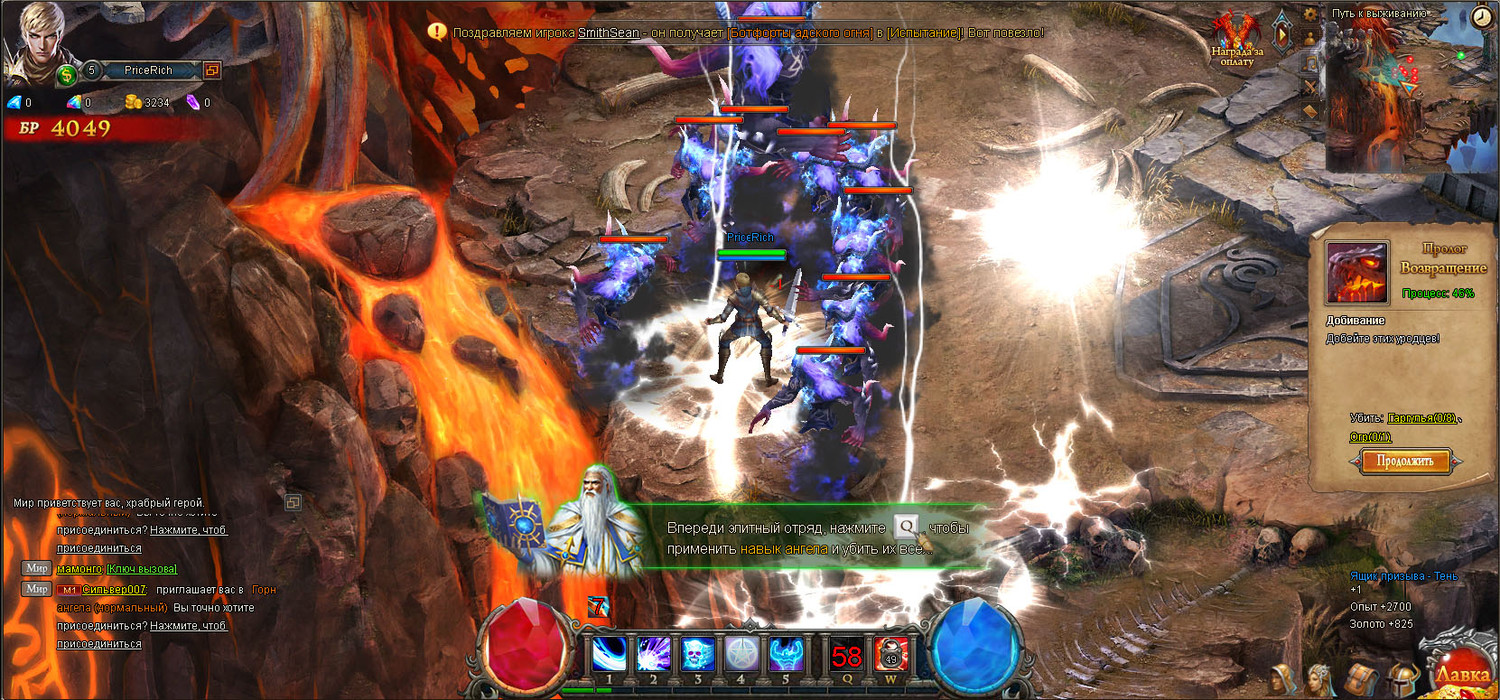Activate the blue vortex slash skill
The image size is (1500, 700).
[x=608, y=654]
